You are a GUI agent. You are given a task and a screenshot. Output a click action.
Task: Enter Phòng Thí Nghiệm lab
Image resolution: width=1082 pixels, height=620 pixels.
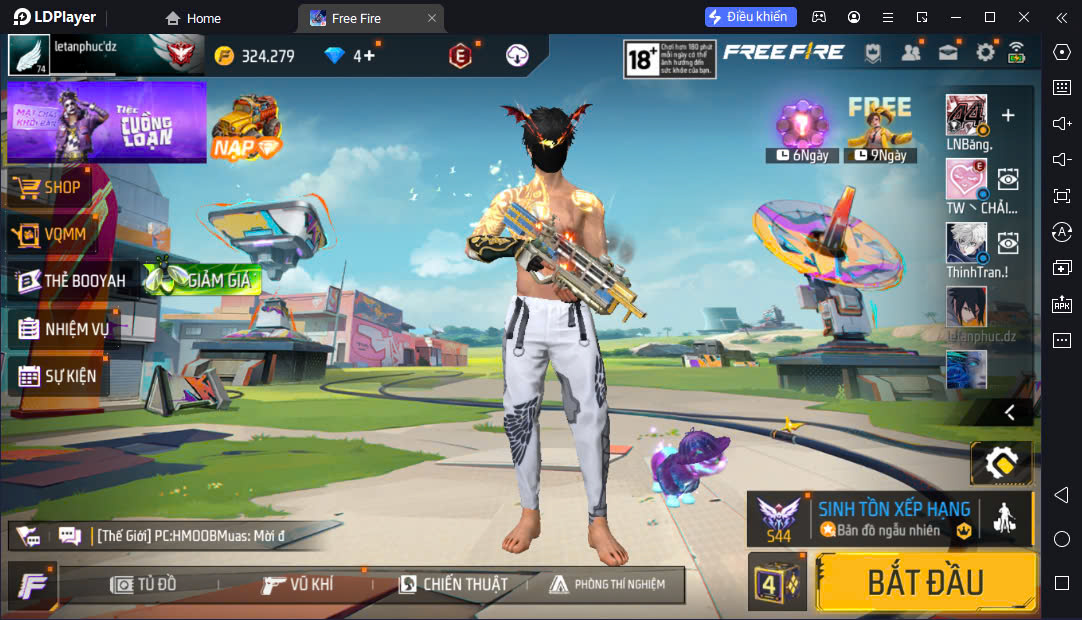(x=605, y=584)
